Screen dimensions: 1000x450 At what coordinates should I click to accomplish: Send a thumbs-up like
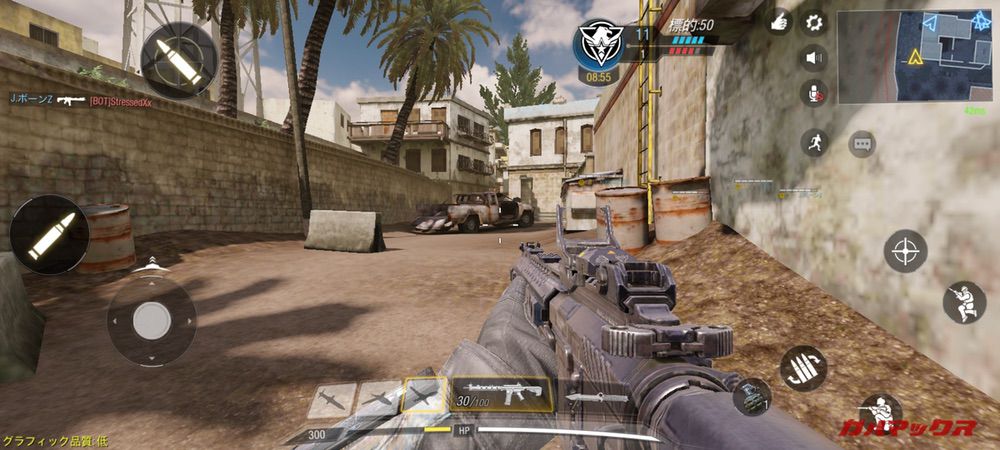[x=780, y=22]
